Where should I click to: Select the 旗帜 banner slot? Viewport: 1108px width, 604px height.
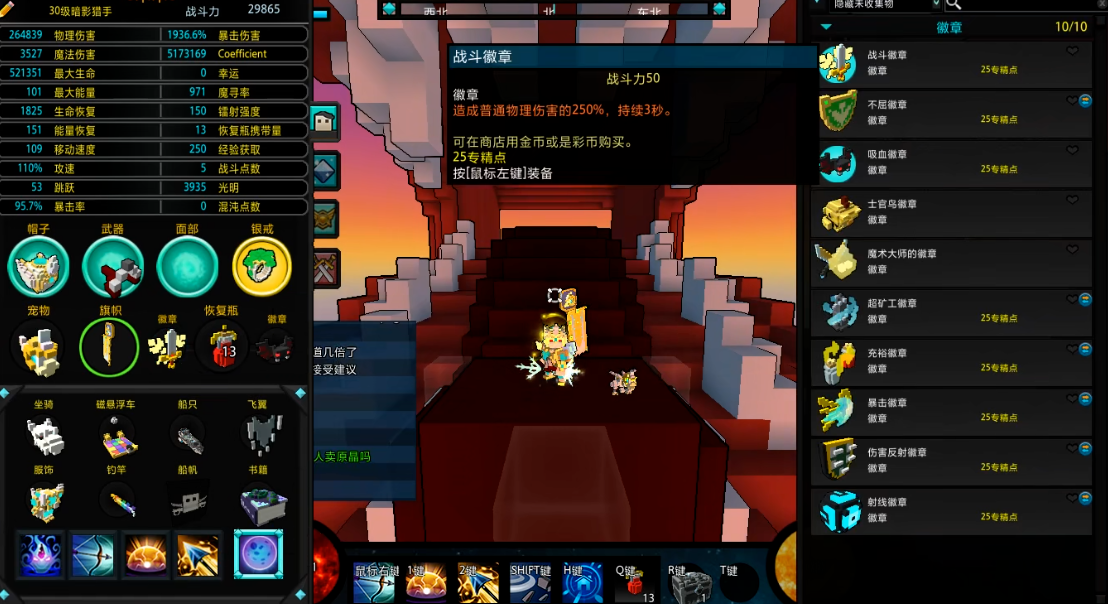[x=109, y=348]
